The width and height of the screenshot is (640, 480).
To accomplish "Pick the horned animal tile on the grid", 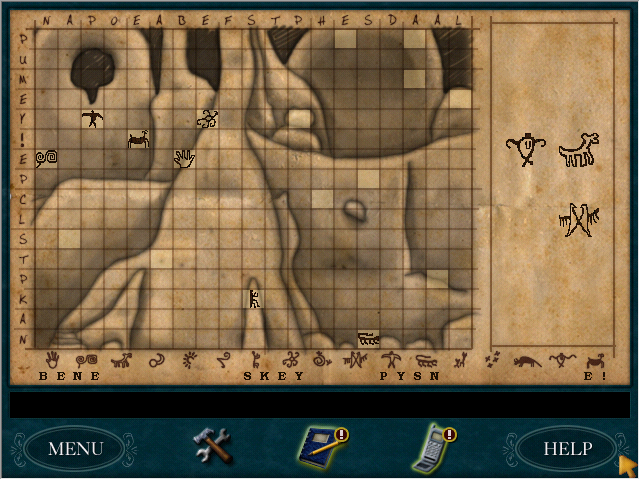I will click(x=138, y=139).
